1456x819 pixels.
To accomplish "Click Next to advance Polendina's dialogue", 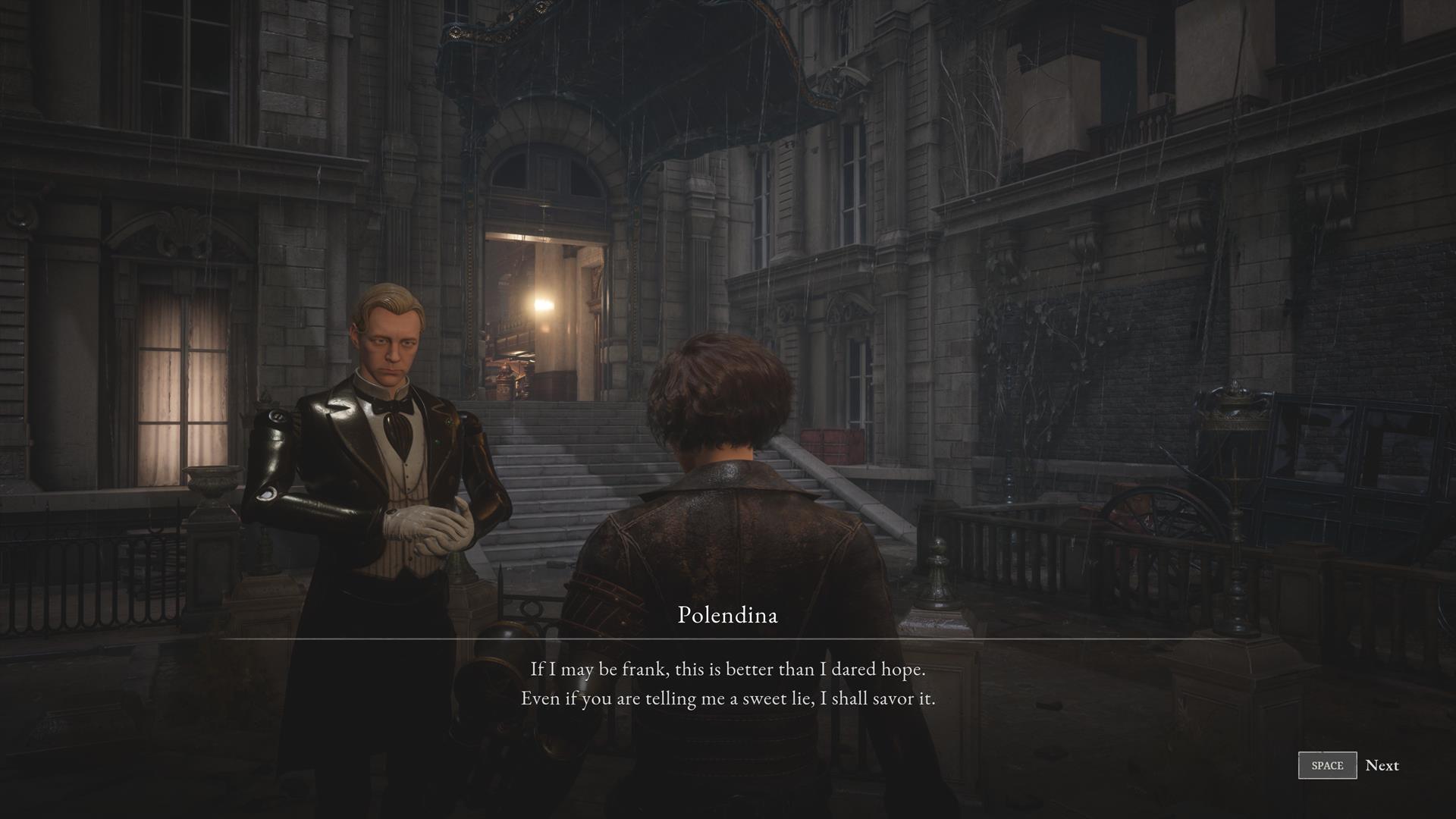I will [1381, 765].
